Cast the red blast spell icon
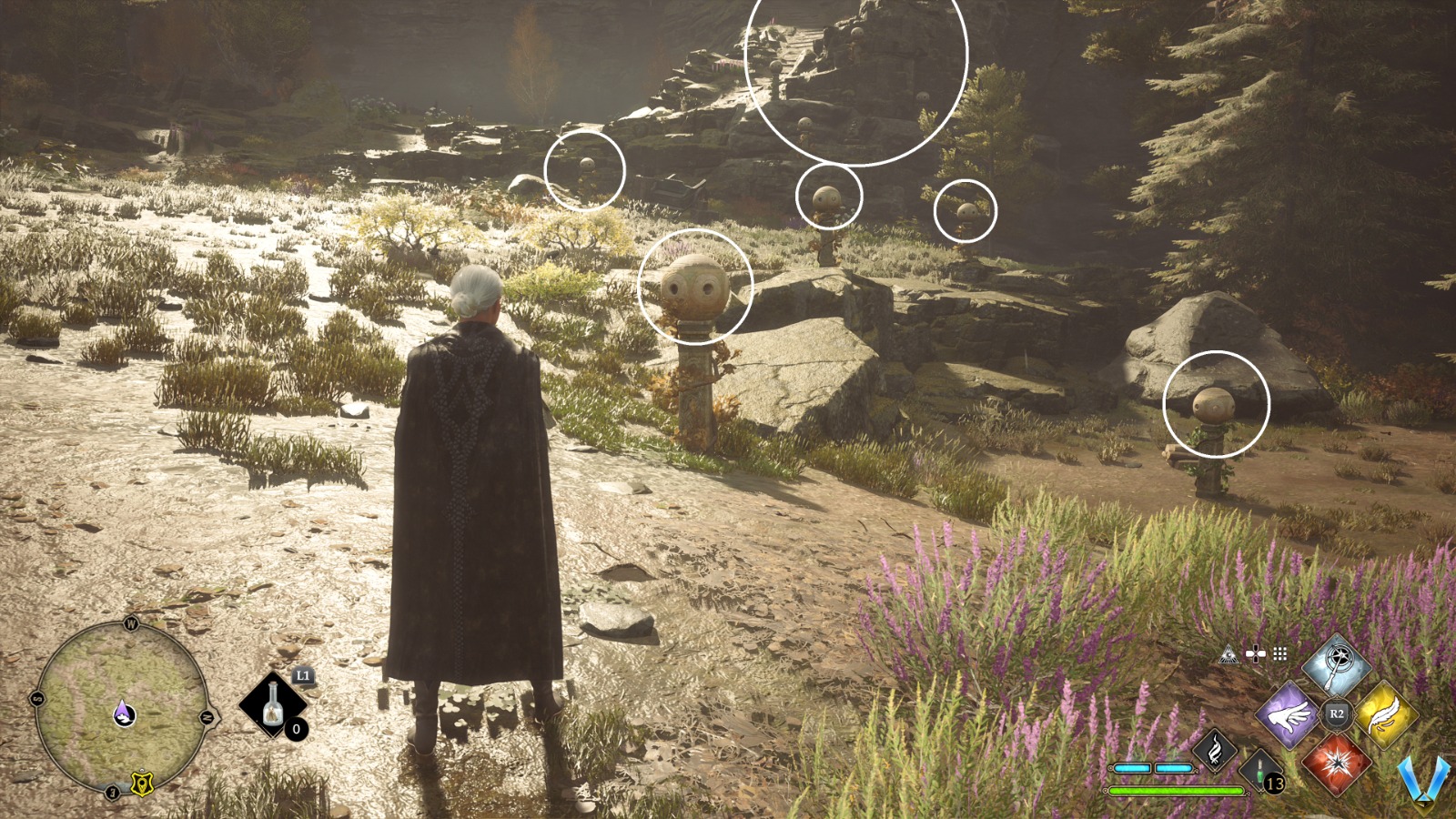The width and height of the screenshot is (1456, 819). click(1336, 763)
